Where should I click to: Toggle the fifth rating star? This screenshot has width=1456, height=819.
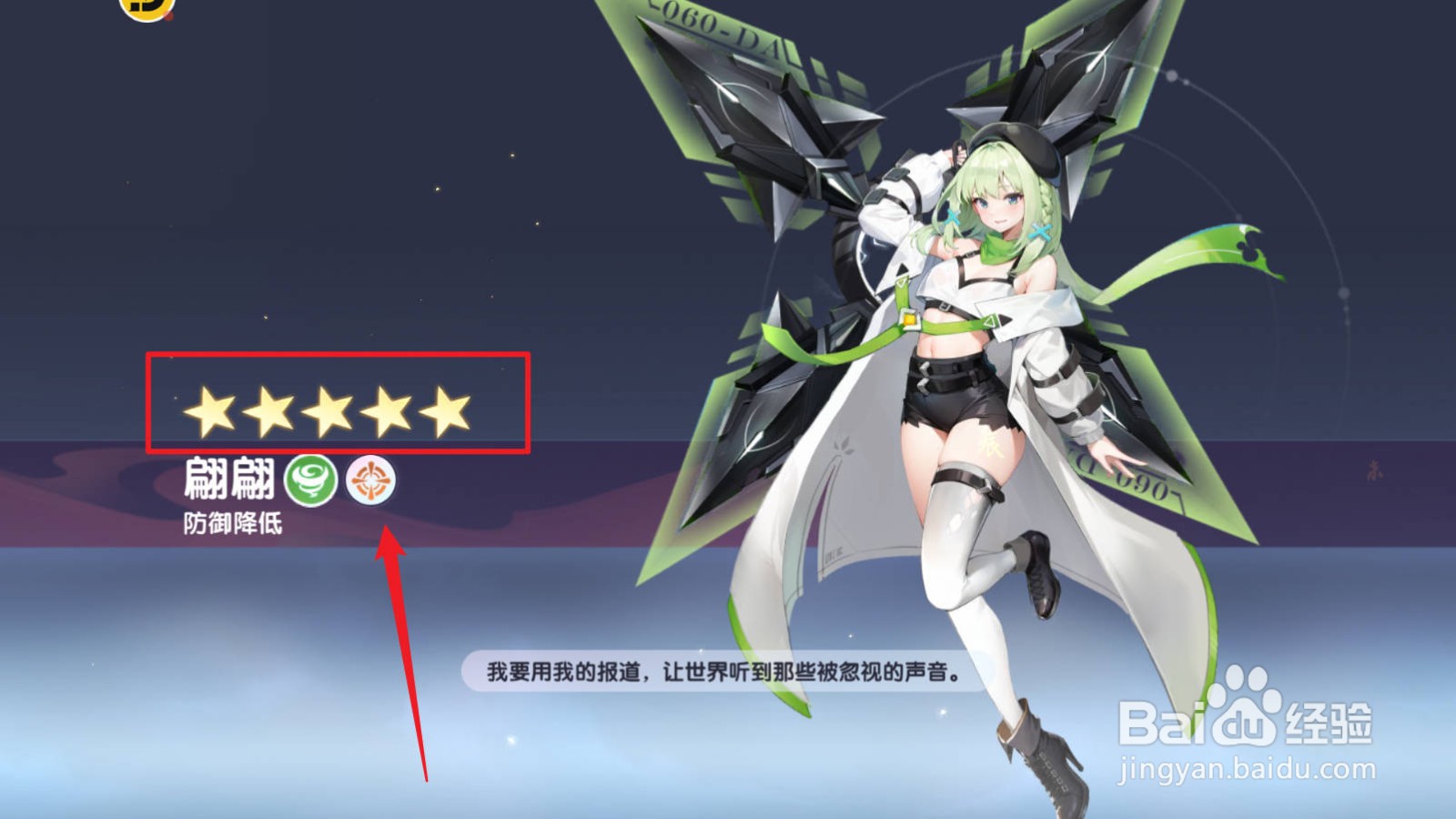(x=447, y=410)
